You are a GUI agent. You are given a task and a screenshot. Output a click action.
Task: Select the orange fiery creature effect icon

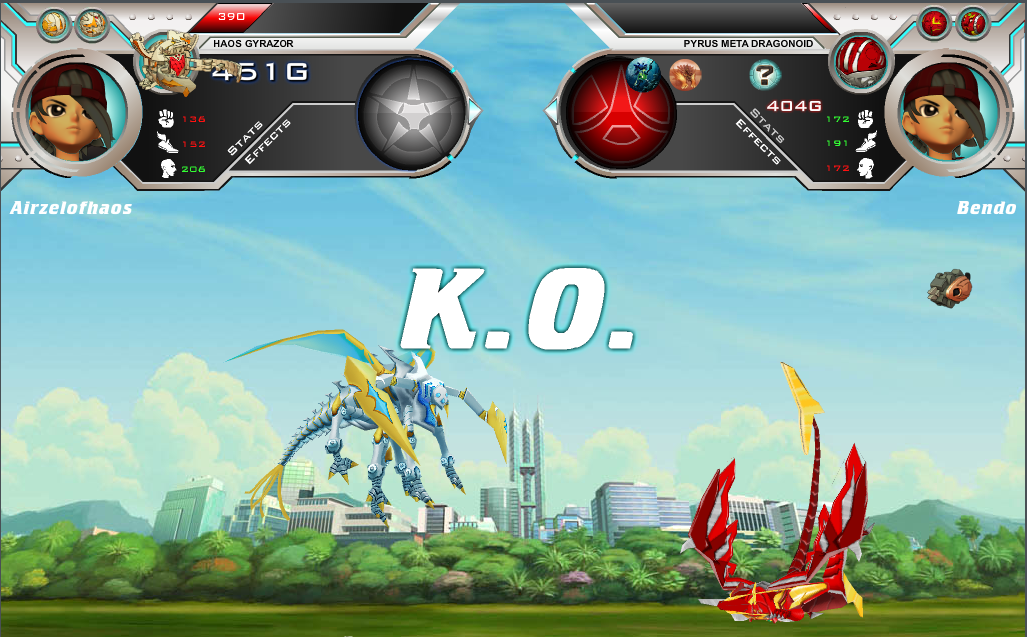point(685,74)
